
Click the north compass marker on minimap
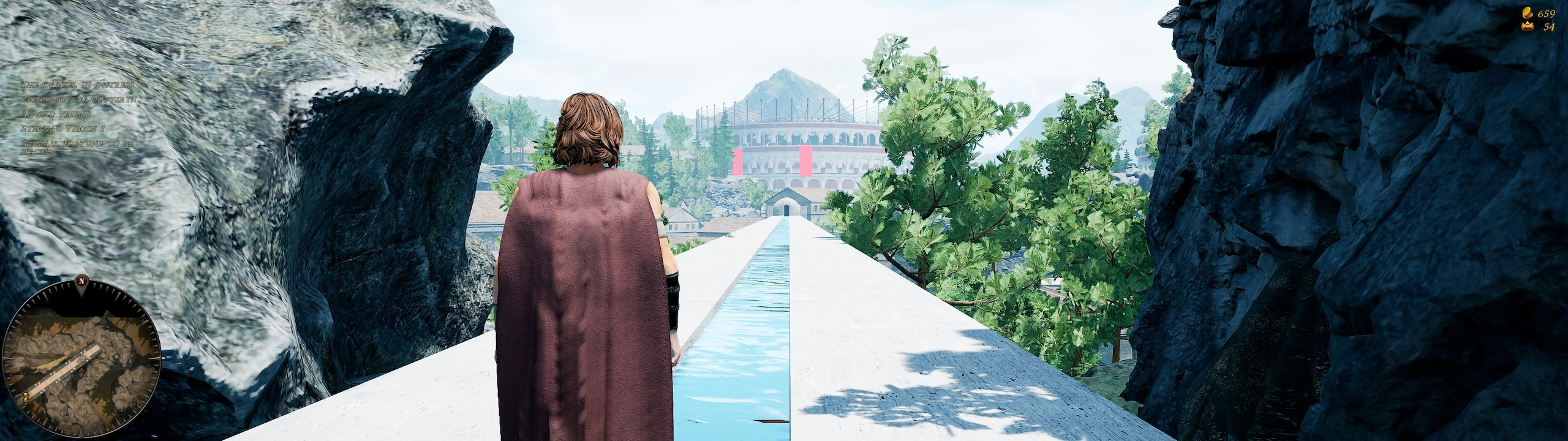pyautogui.click(x=81, y=282)
